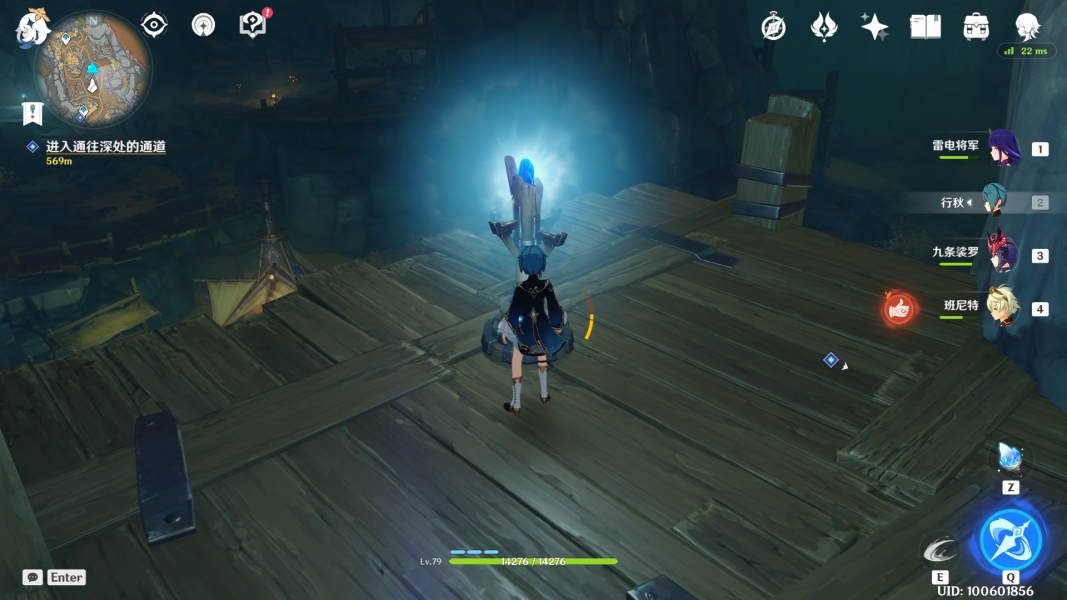This screenshot has height=600, width=1067.
Task: Use the blue gadget item icon
Action: [1010, 459]
